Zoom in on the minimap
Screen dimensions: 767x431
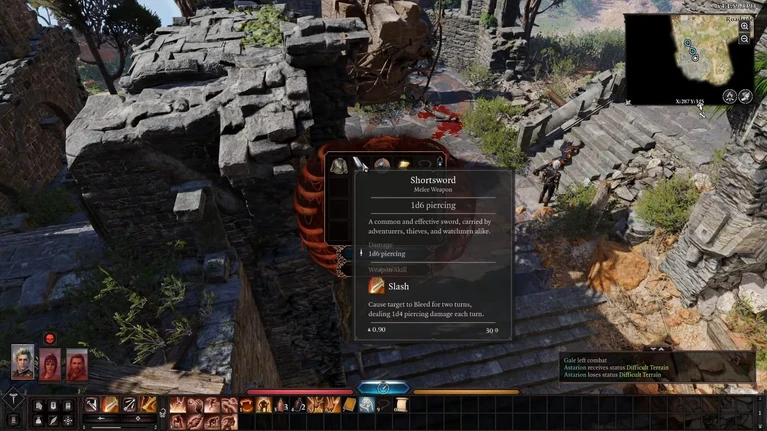(x=745, y=26)
